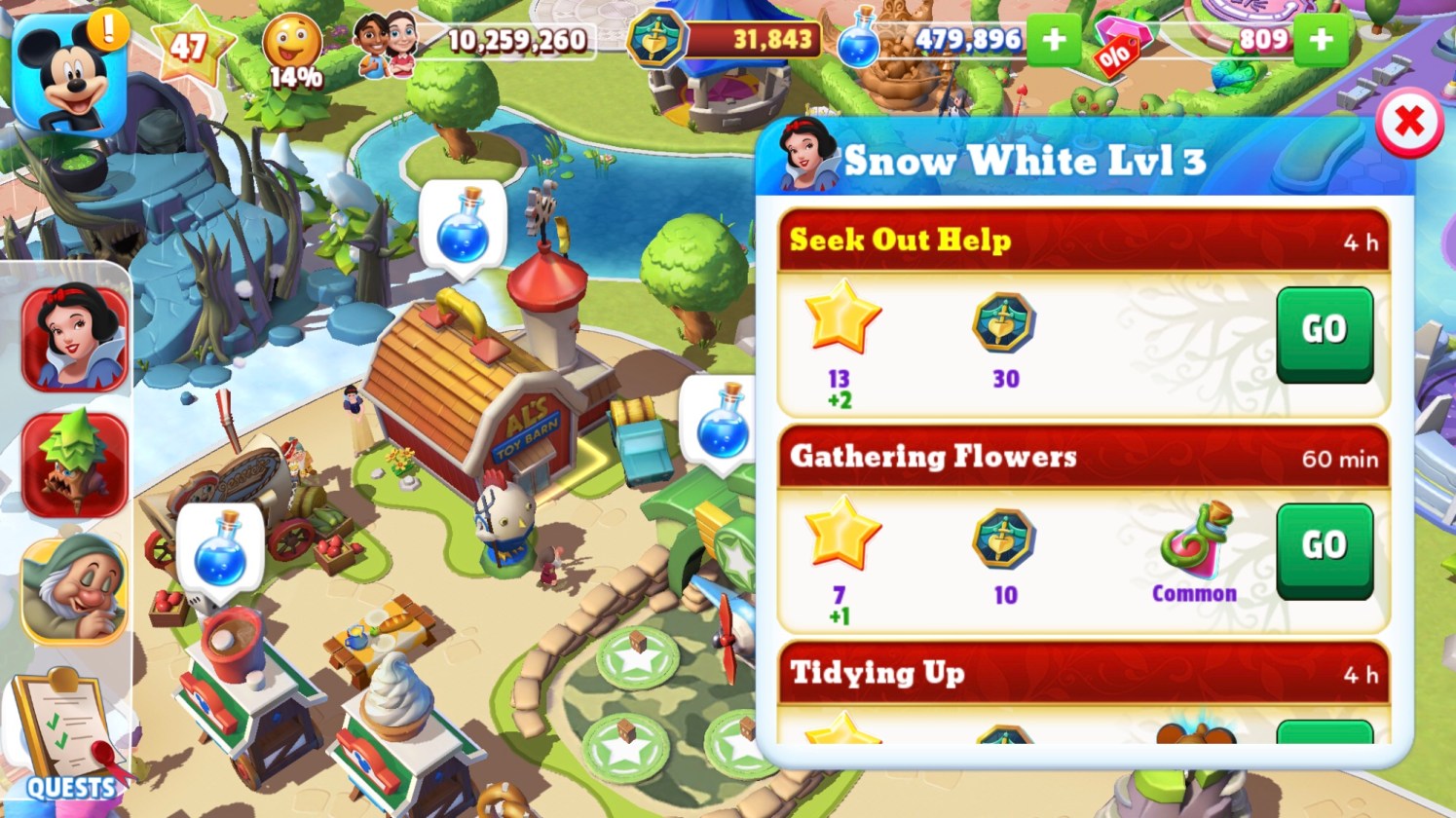Open the happiness smiley meter

point(293,48)
